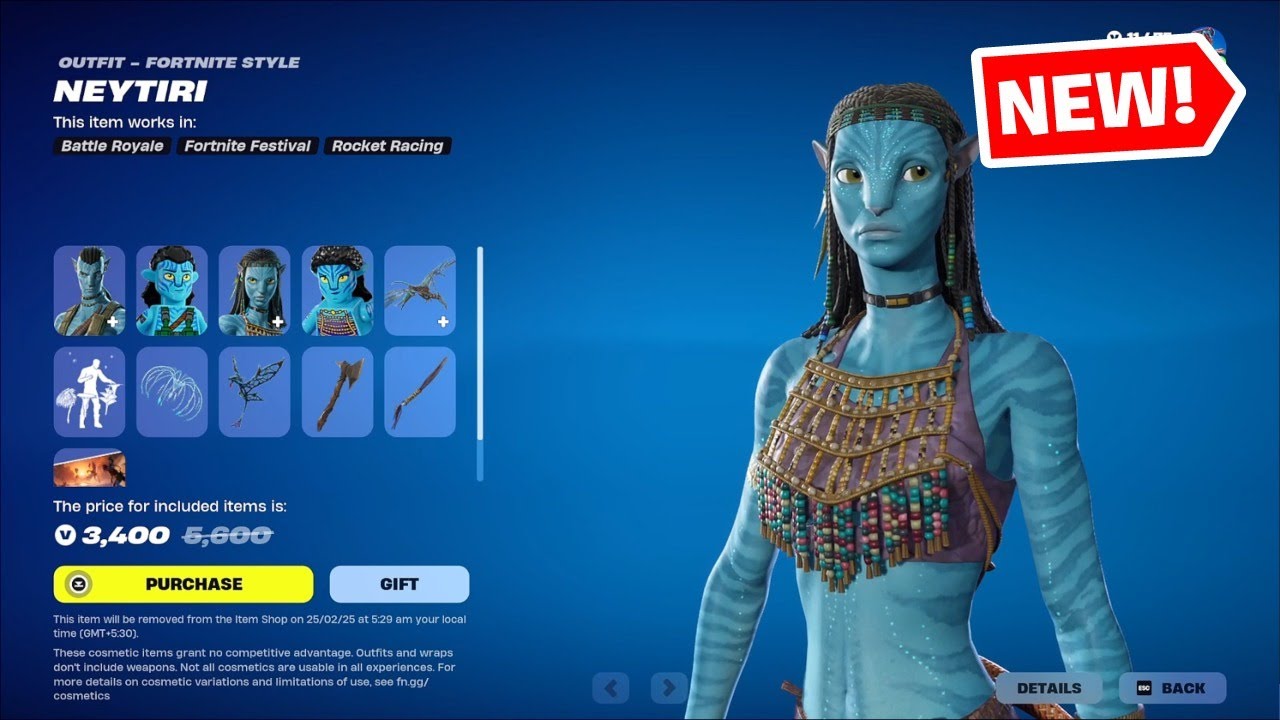
Task: Select the Neytiri outfit icon
Action: pos(254,291)
